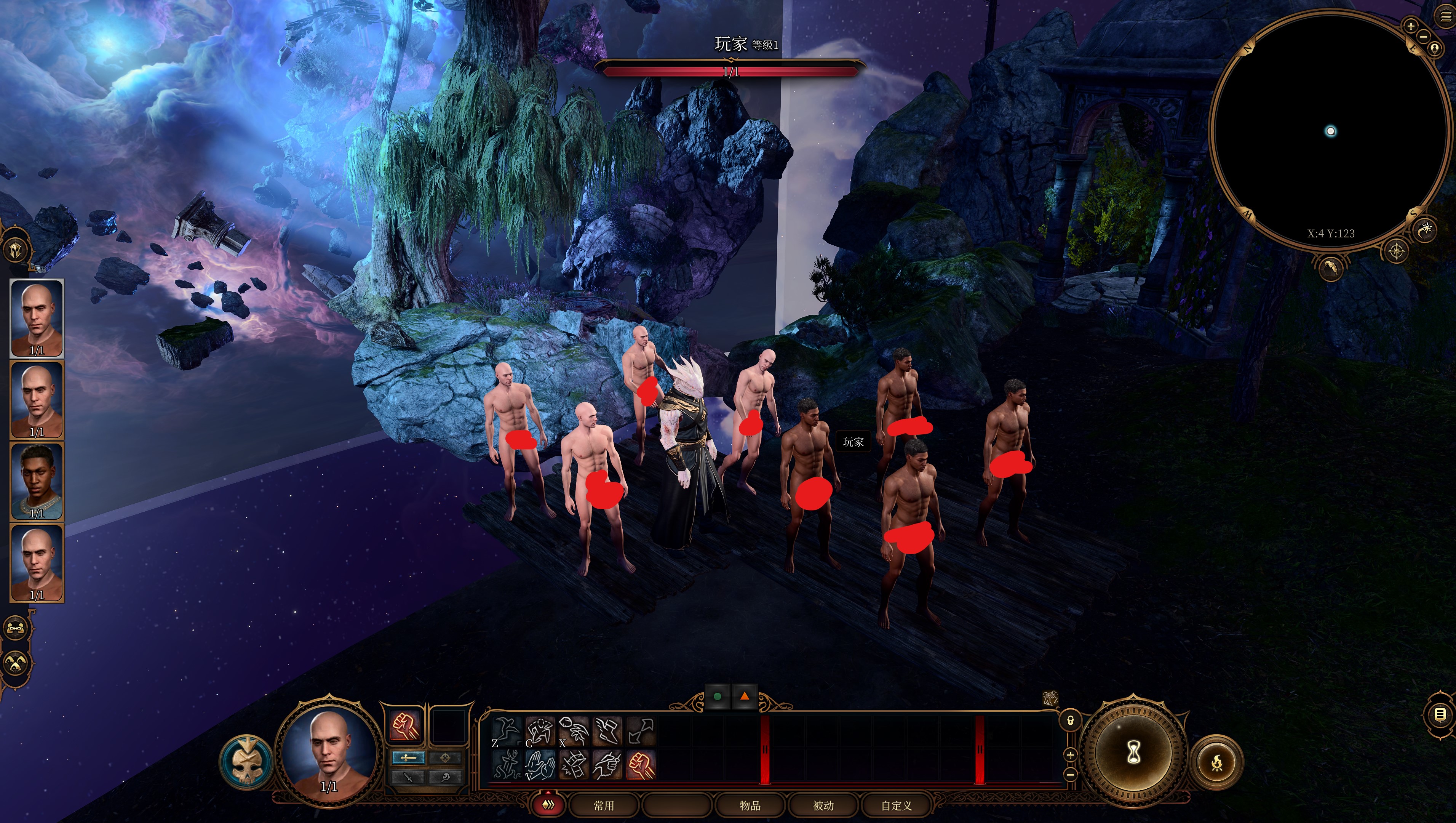
Task: Select the 被动 hotbar tab
Action: 823,805
